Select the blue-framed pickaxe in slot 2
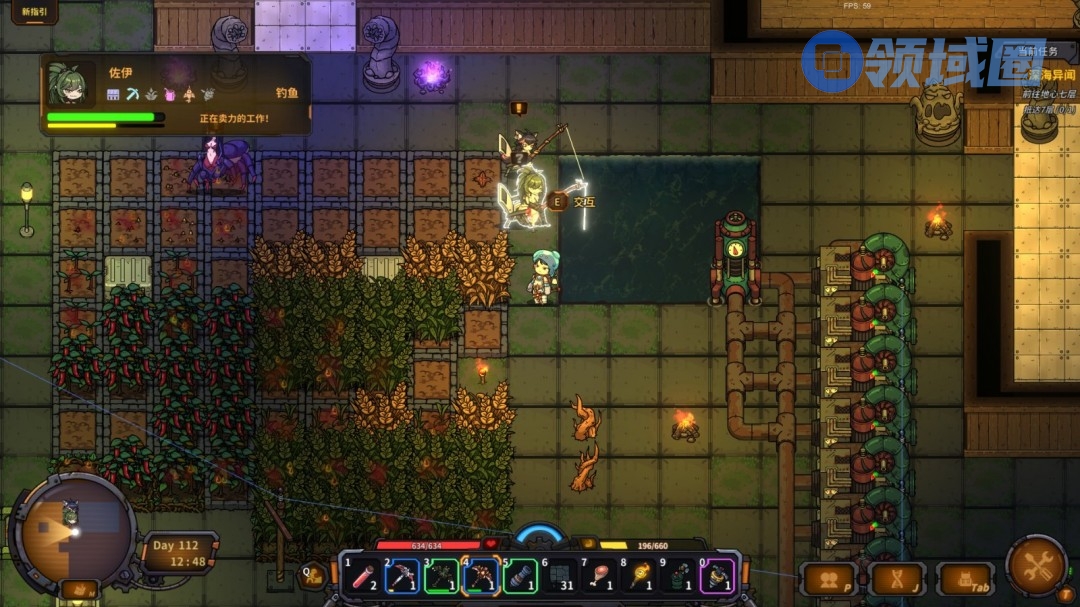 point(402,576)
